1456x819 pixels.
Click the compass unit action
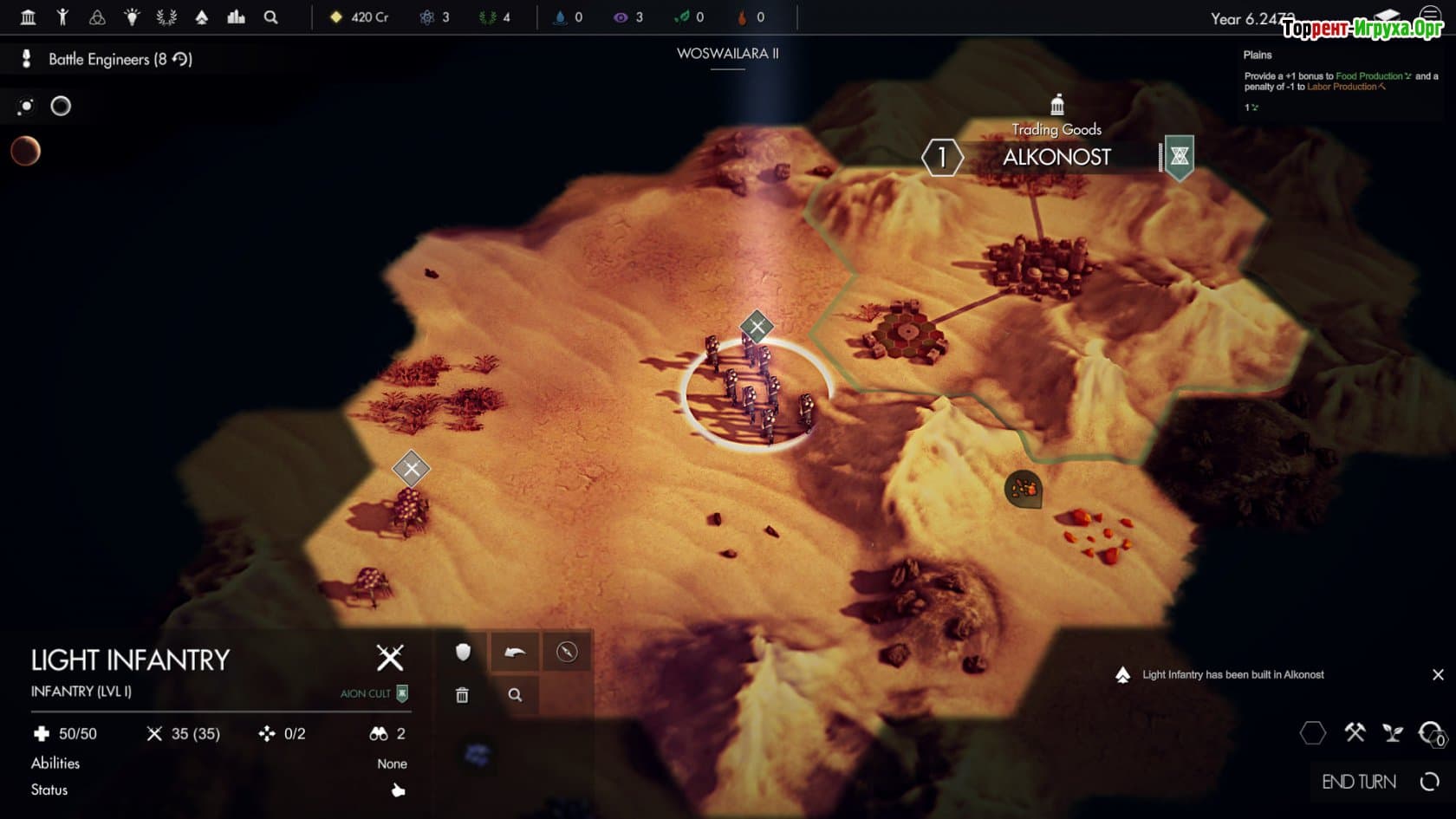567,652
